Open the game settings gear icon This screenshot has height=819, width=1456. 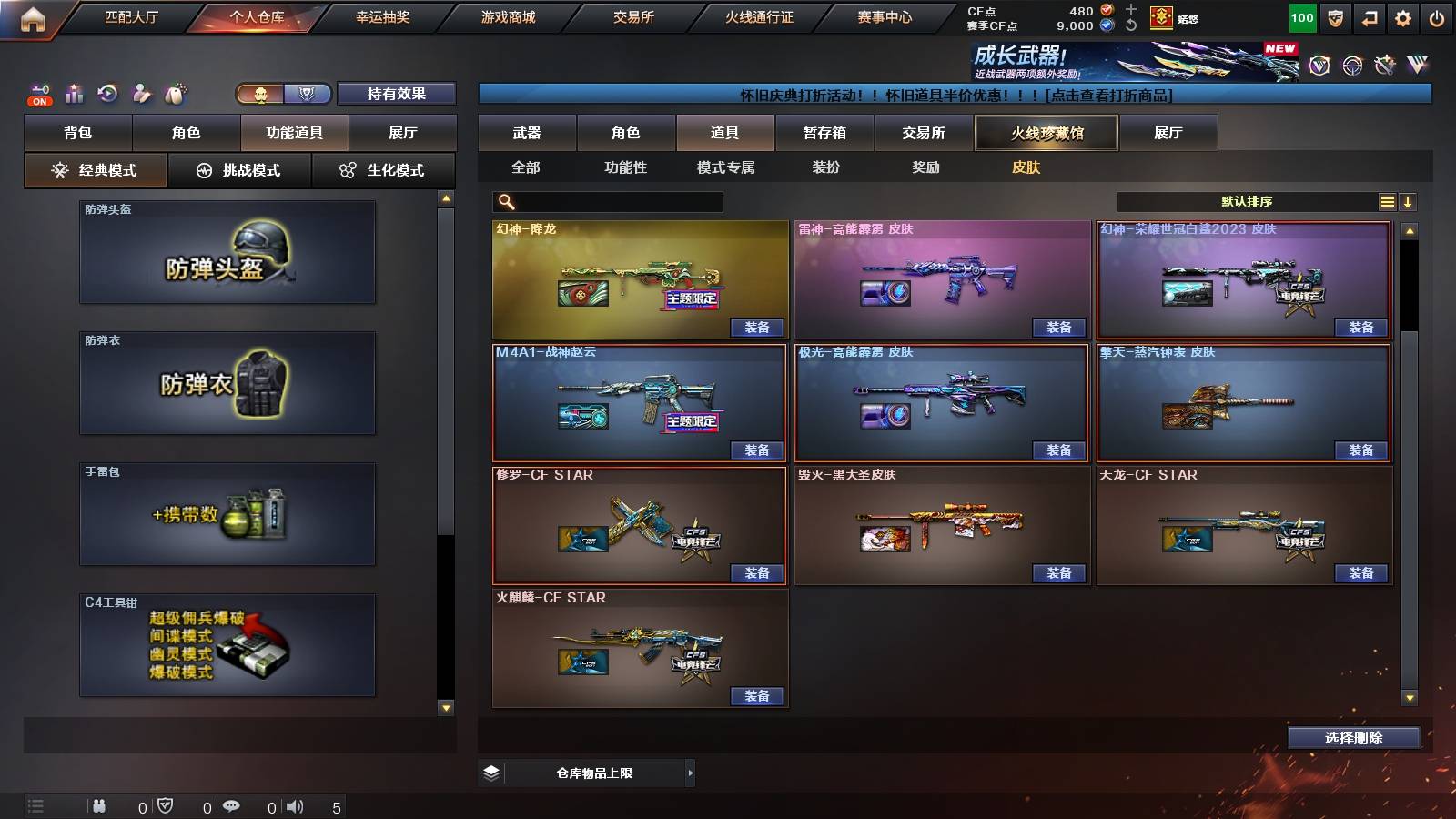pyautogui.click(x=1403, y=16)
